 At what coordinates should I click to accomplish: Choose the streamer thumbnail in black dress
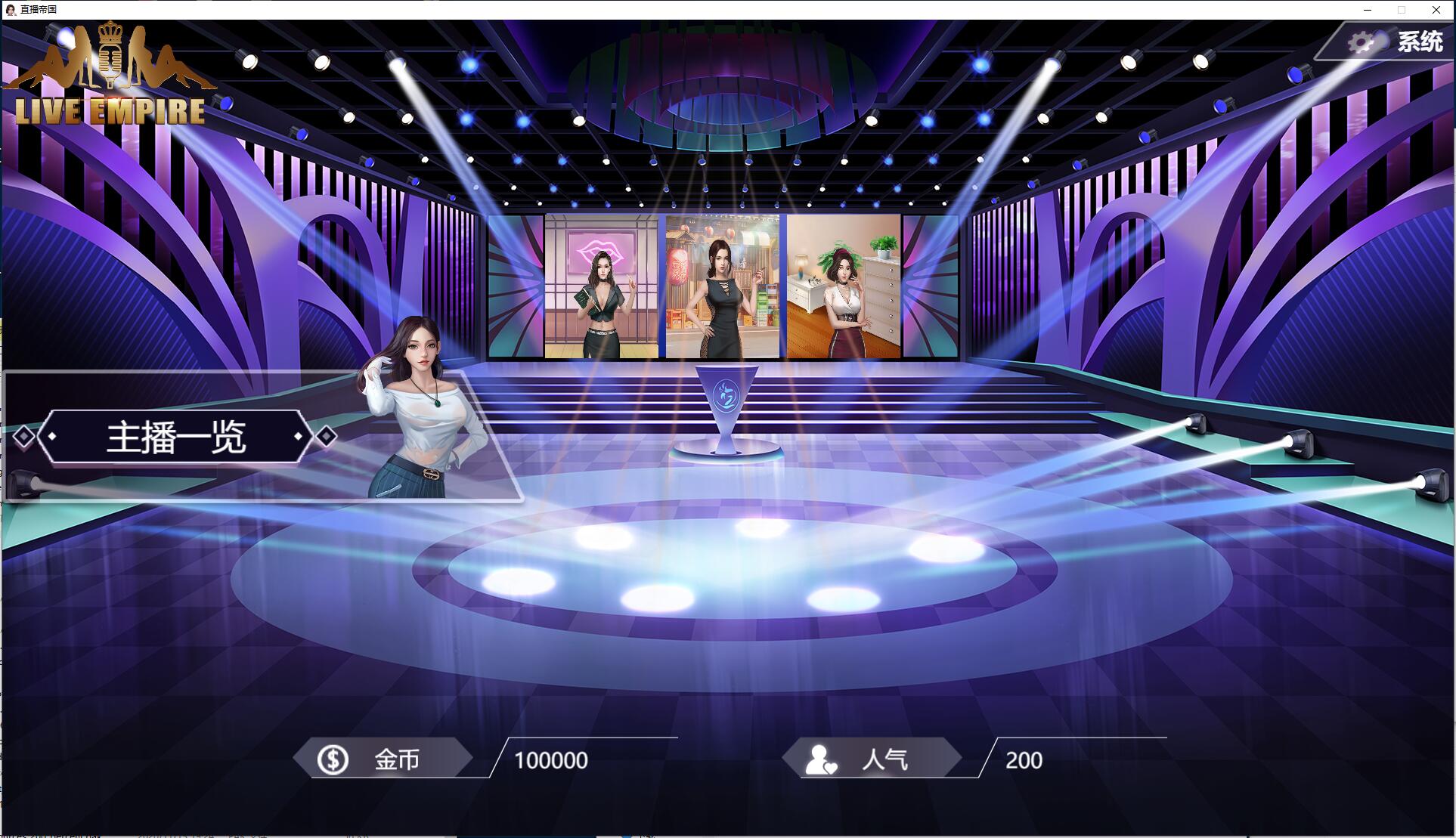coord(722,286)
